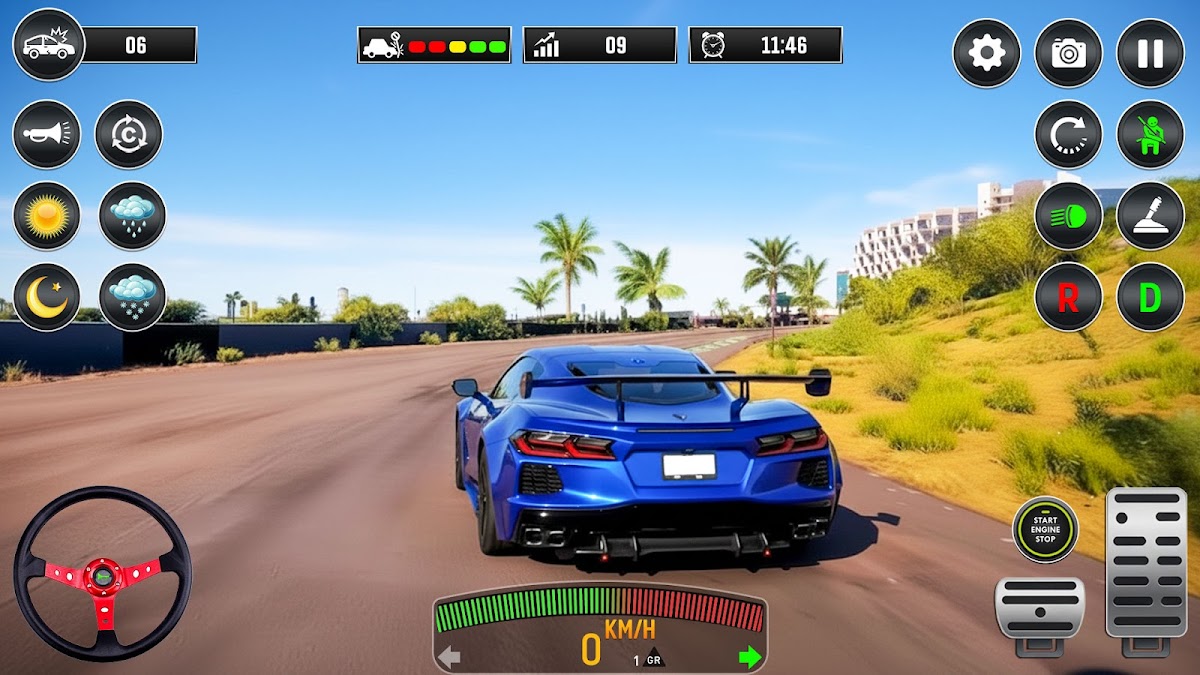The width and height of the screenshot is (1200, 675).
Task: Turn on the headlights
Action: 1068,215
